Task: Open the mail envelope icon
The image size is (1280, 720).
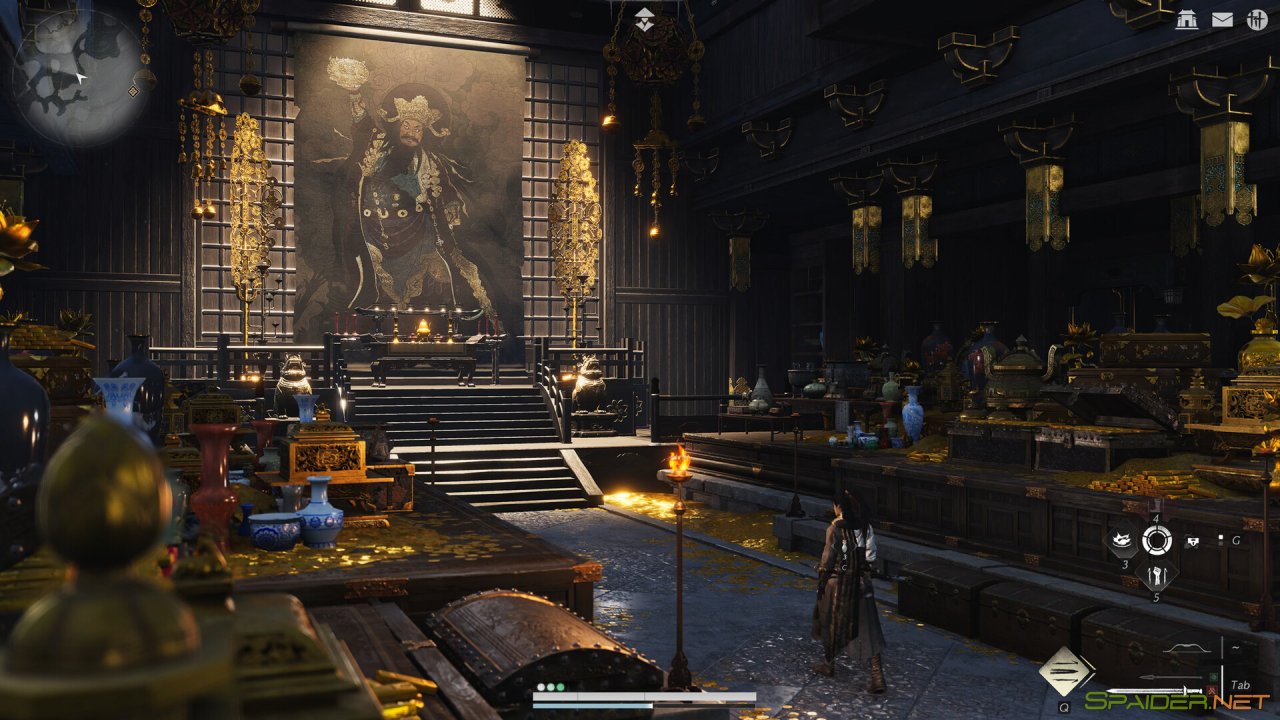Action: pos(1222,20)
